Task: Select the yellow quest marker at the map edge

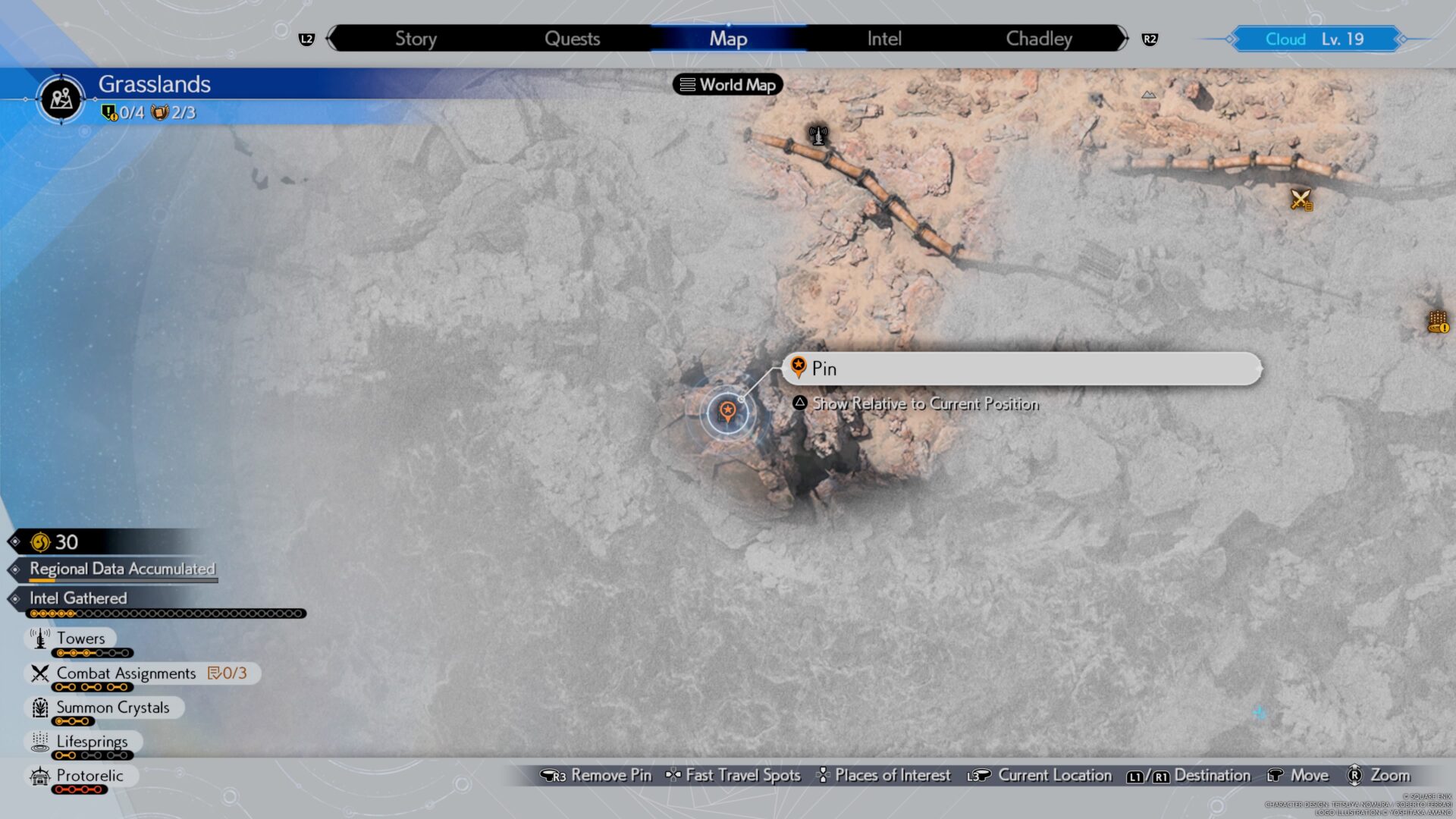Action: (x=1438, y=322)
